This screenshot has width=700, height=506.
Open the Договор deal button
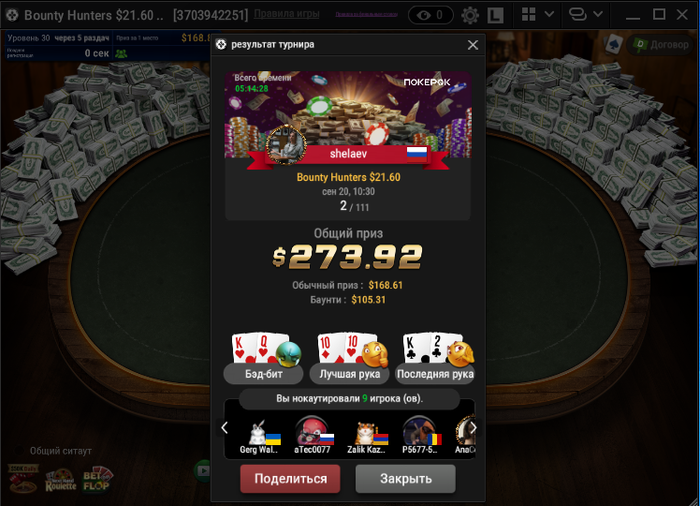661,44
